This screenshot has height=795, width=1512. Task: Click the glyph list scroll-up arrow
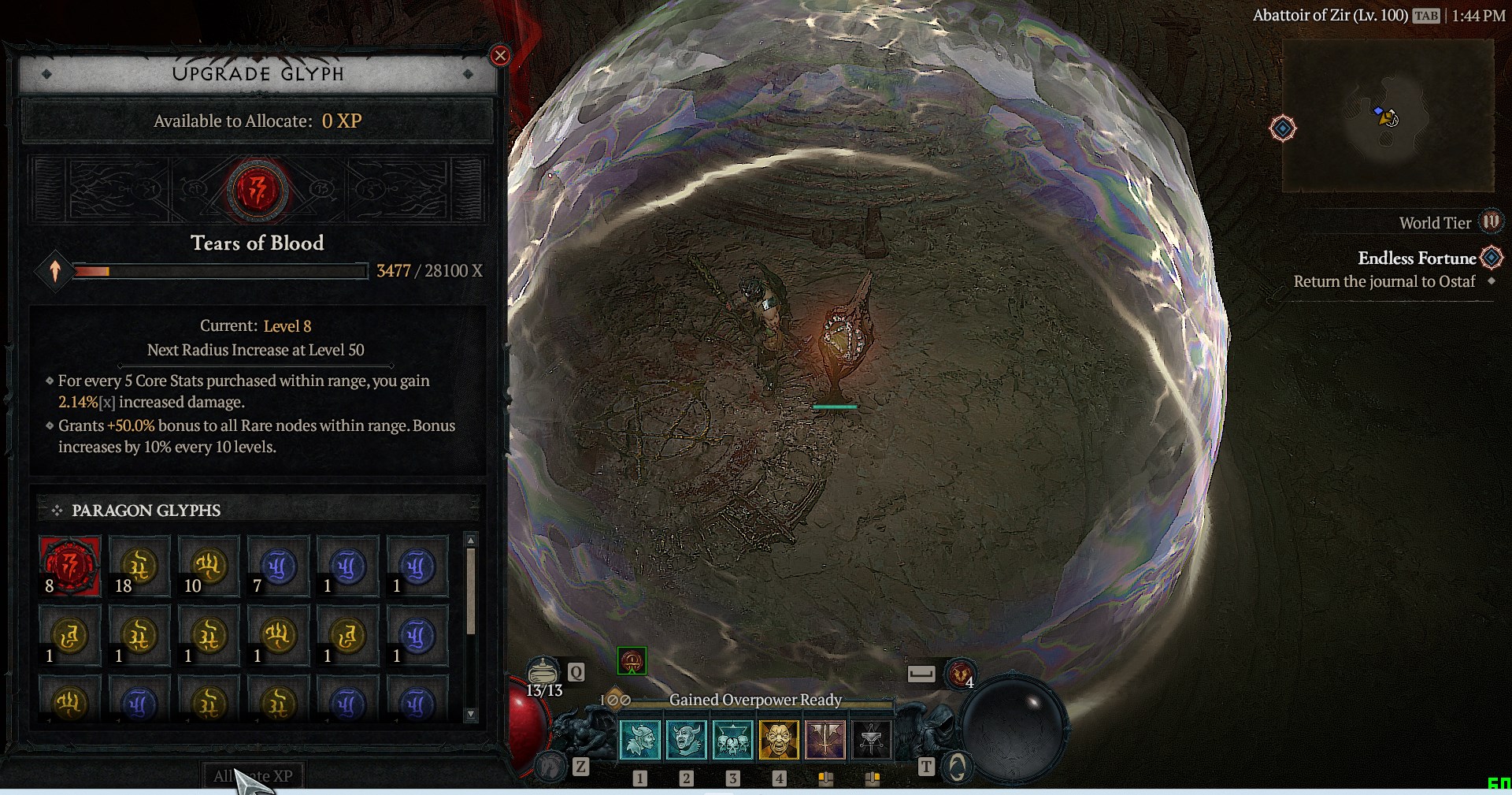(471, 541)
